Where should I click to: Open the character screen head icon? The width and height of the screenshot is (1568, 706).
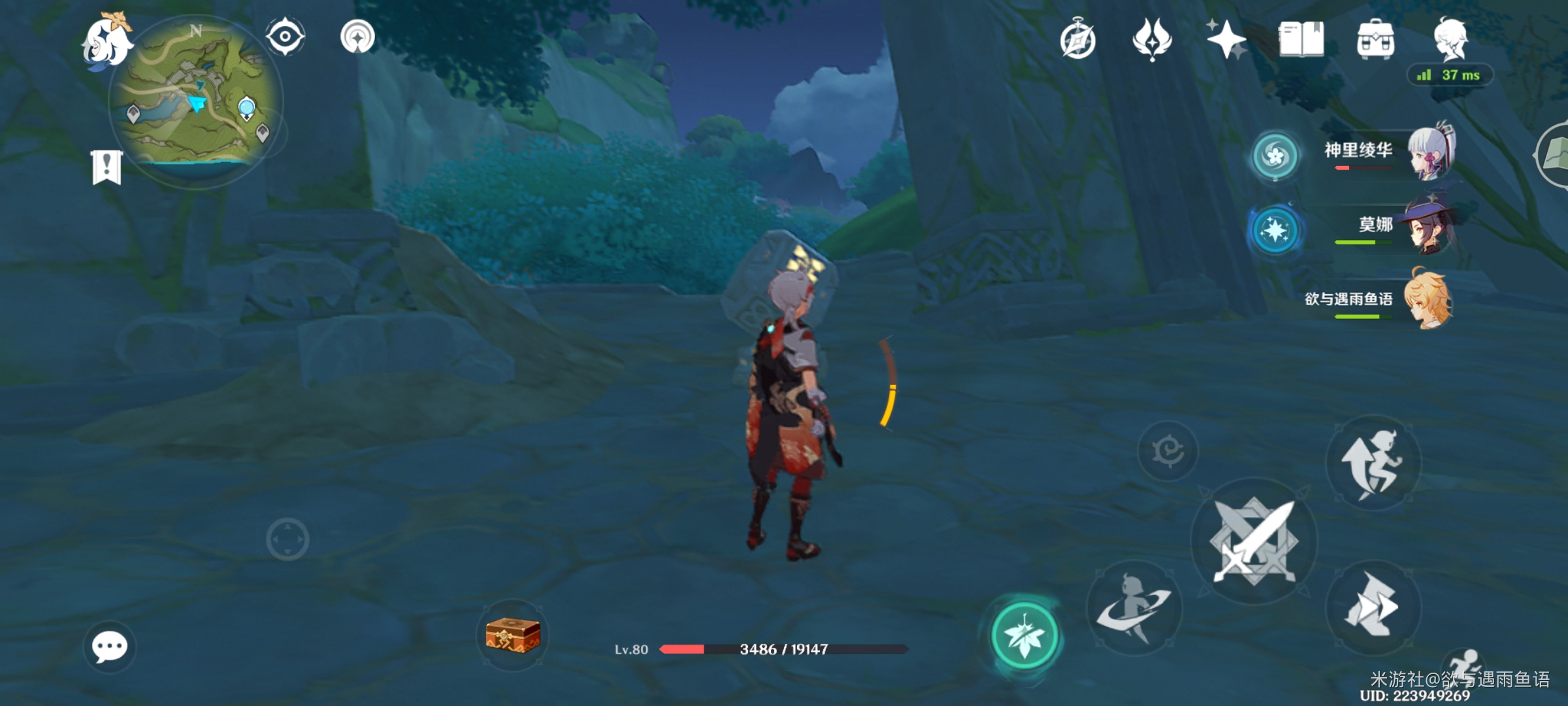click(x=1450, y=38)
